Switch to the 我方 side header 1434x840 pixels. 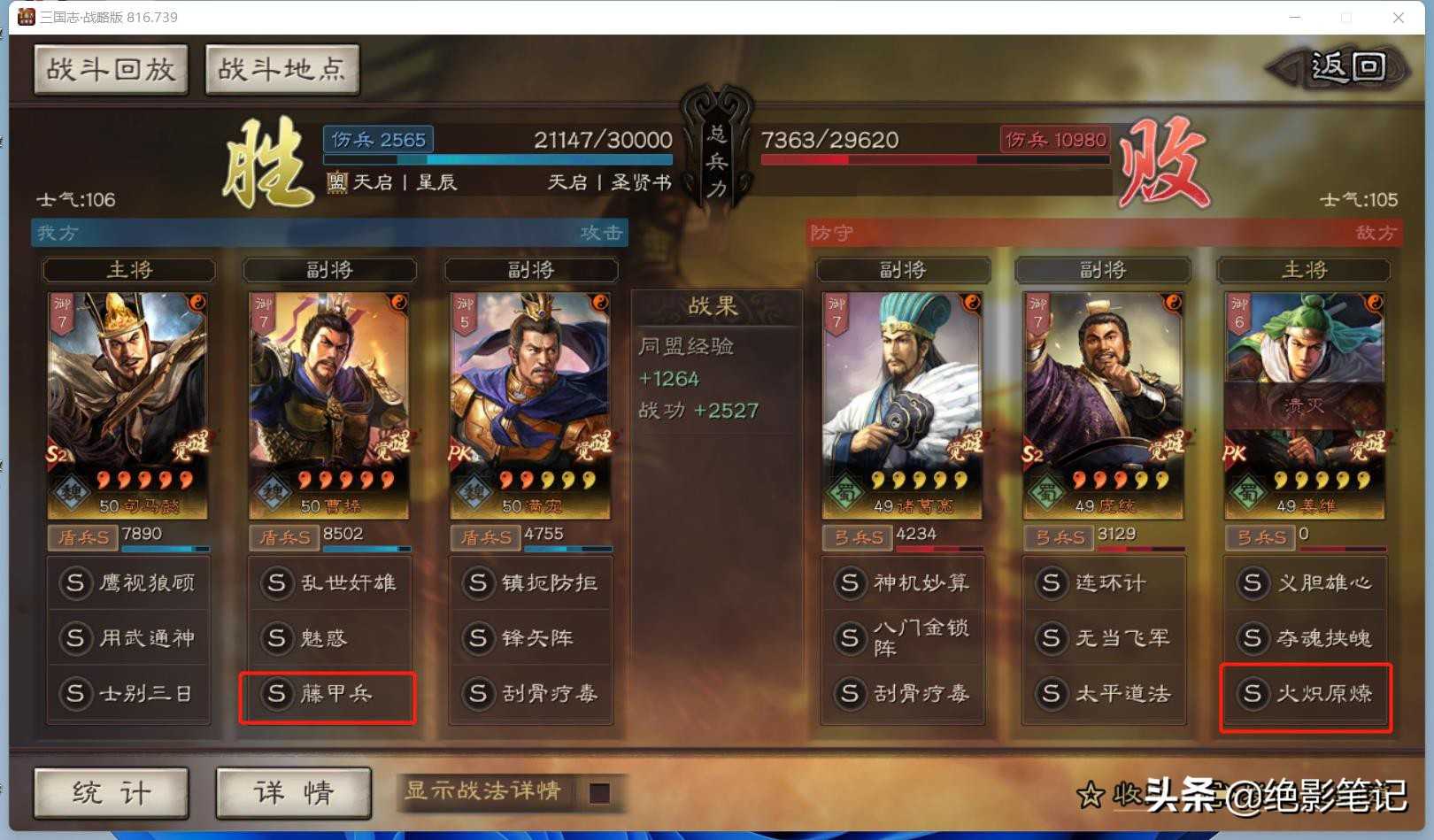57,233
